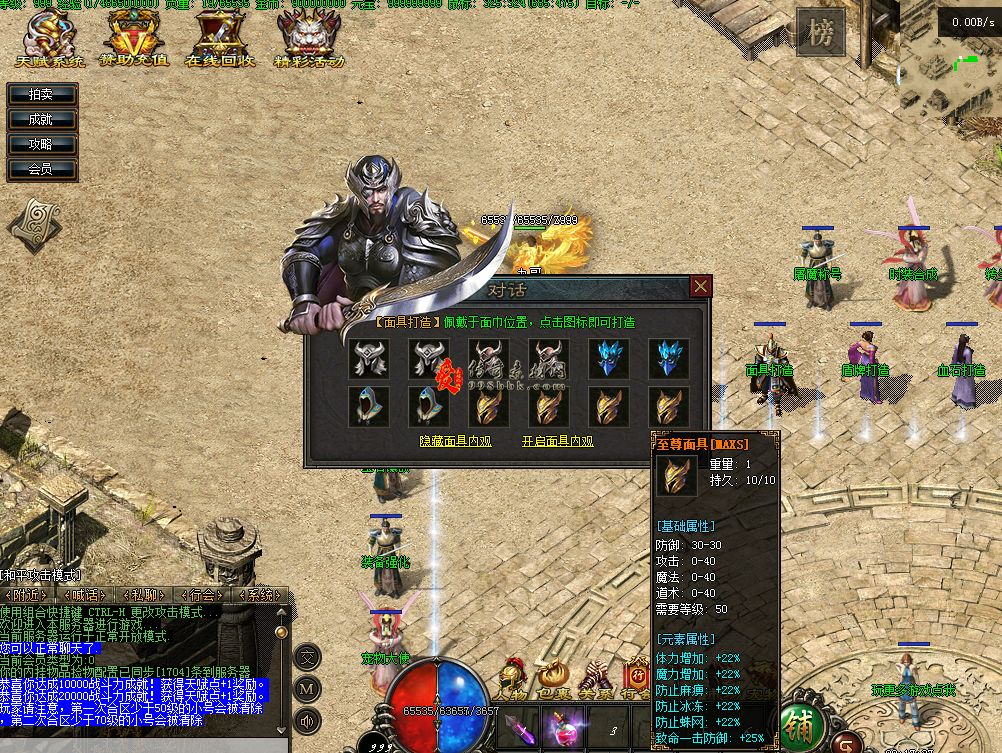Open the 榜 ranking button
This screenshot has width=1002, height=753.
820,33
